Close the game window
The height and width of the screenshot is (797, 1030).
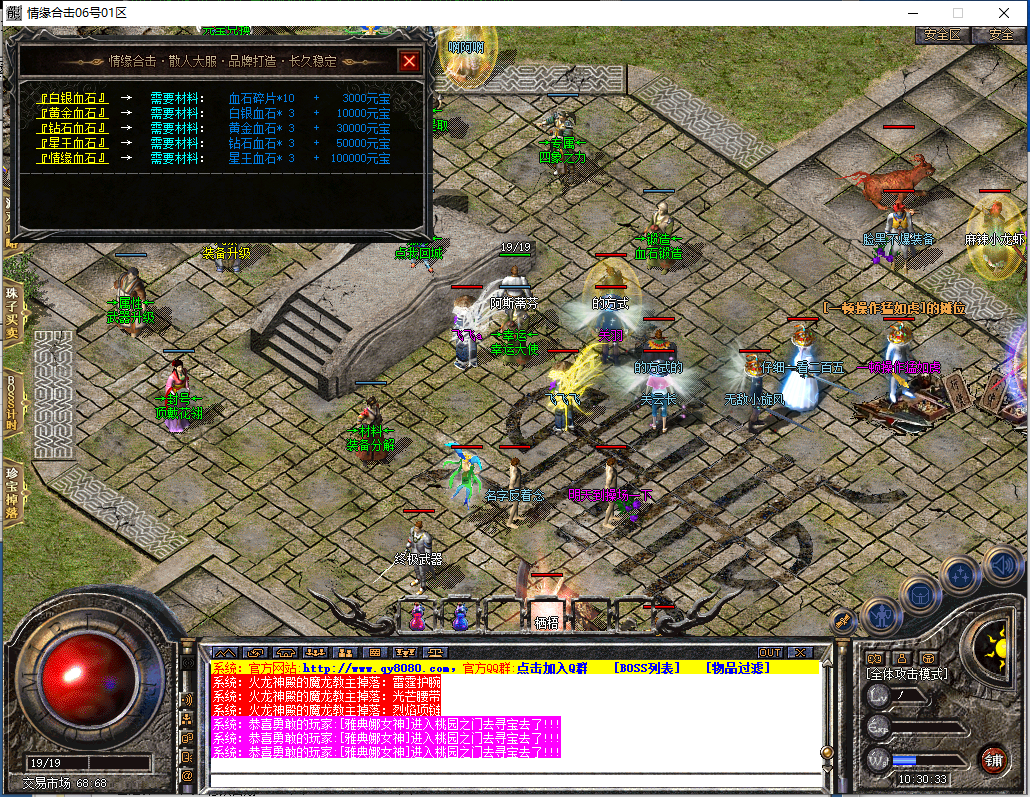pos(1004,13)
